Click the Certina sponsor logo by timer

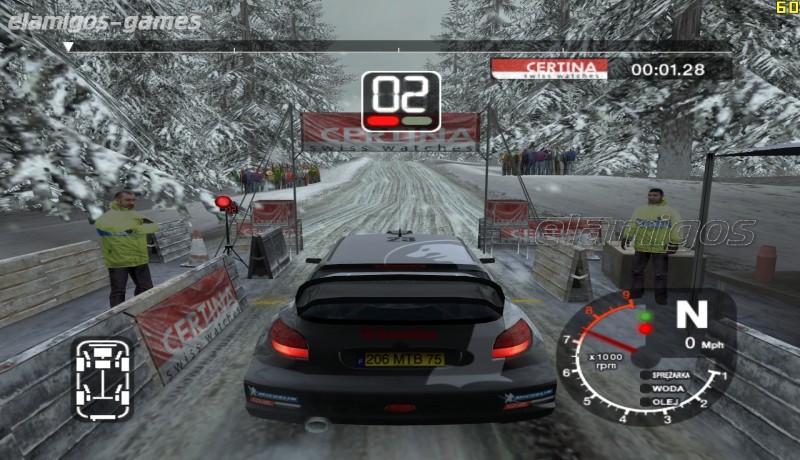(x=549, y=69)
